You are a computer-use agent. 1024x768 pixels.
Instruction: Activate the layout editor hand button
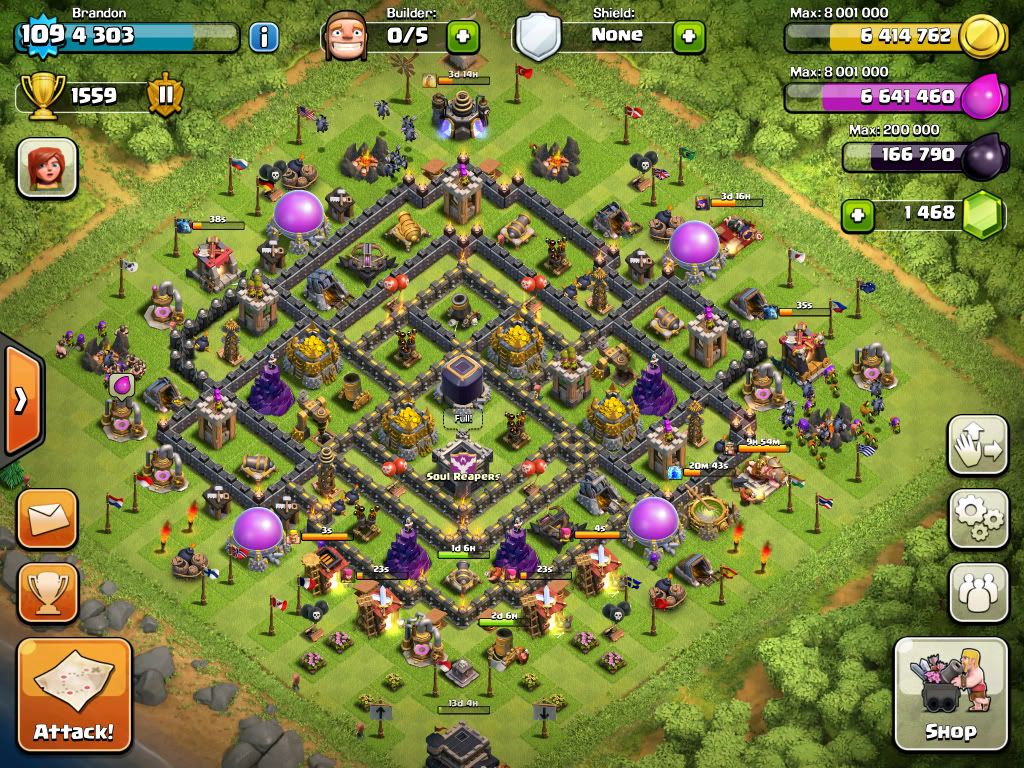977,446
